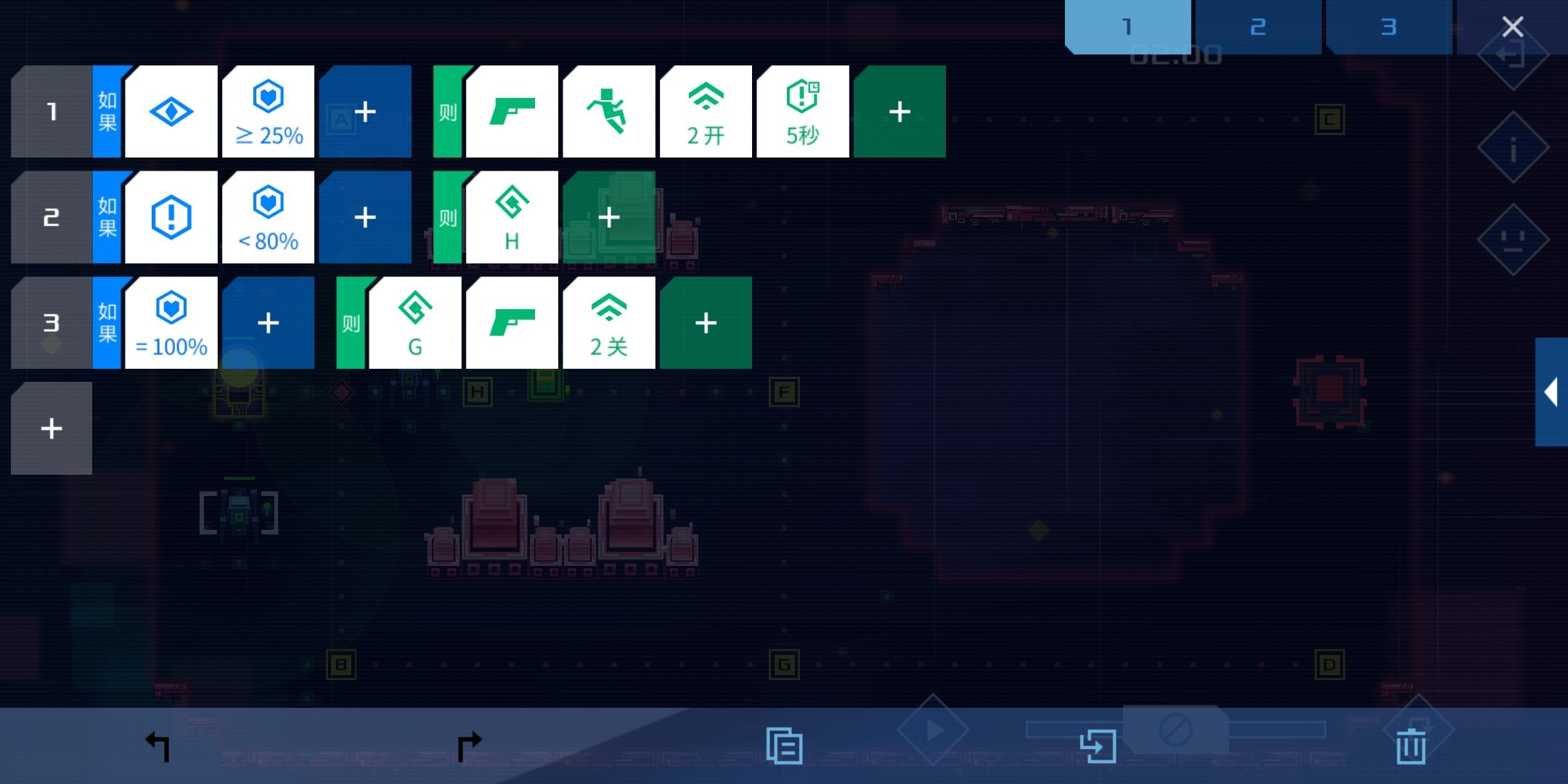Select the pistol attack action in rule 1

coord(512,112)
